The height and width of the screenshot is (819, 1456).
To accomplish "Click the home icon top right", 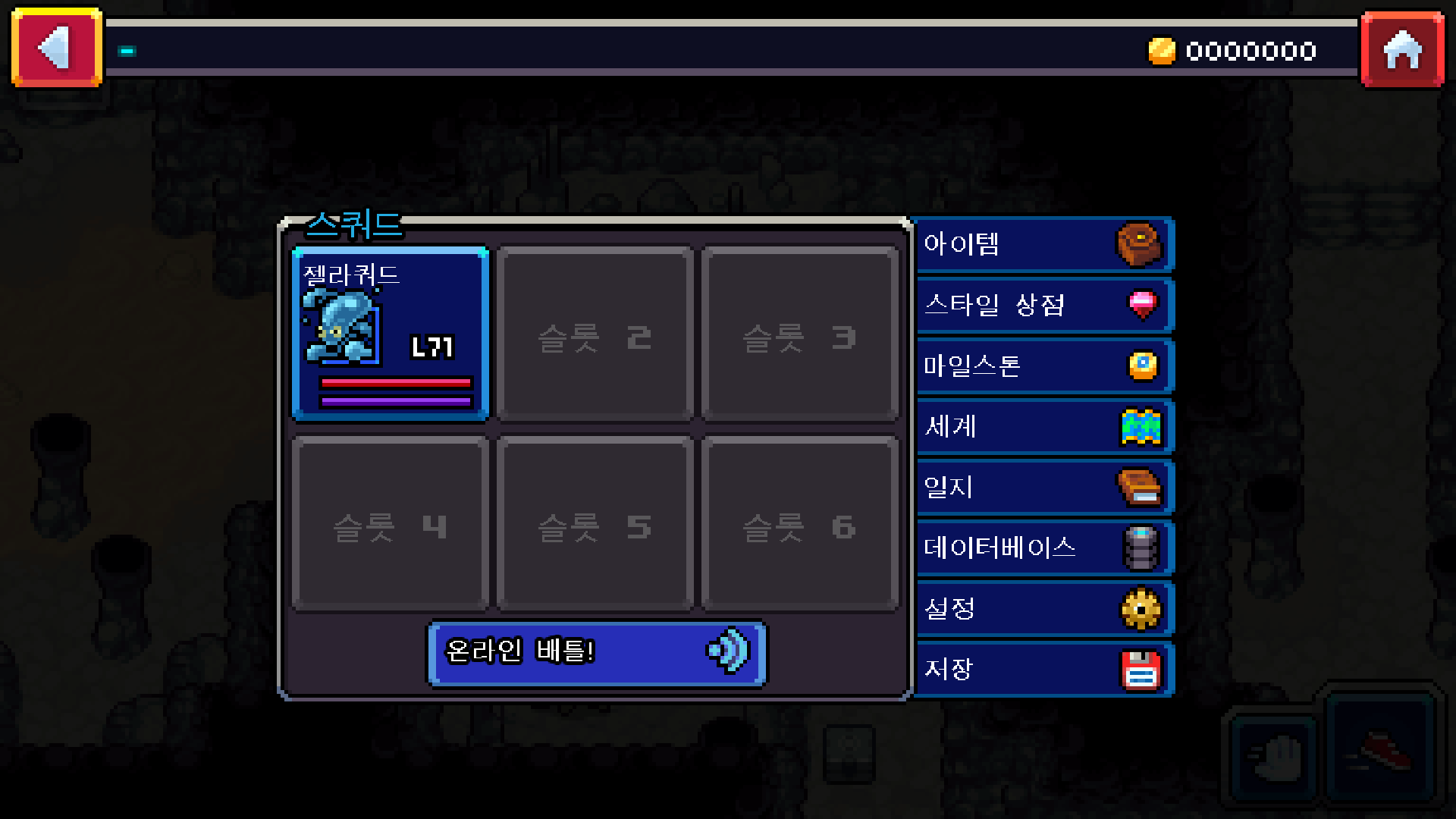I will pyautogui.click(x=1402, y=49).
